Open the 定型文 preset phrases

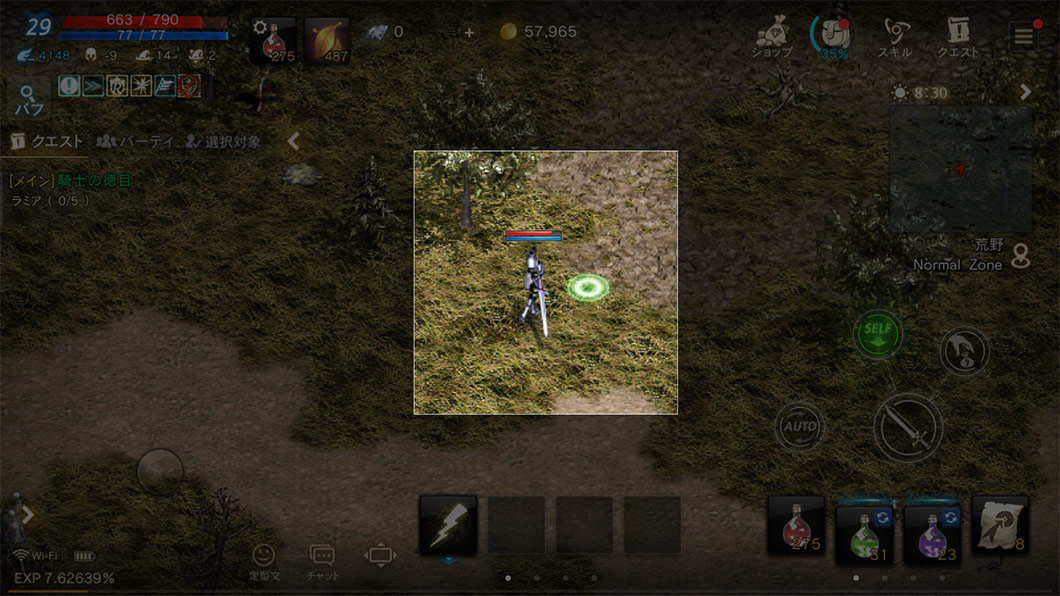click(x=263, y=560)
